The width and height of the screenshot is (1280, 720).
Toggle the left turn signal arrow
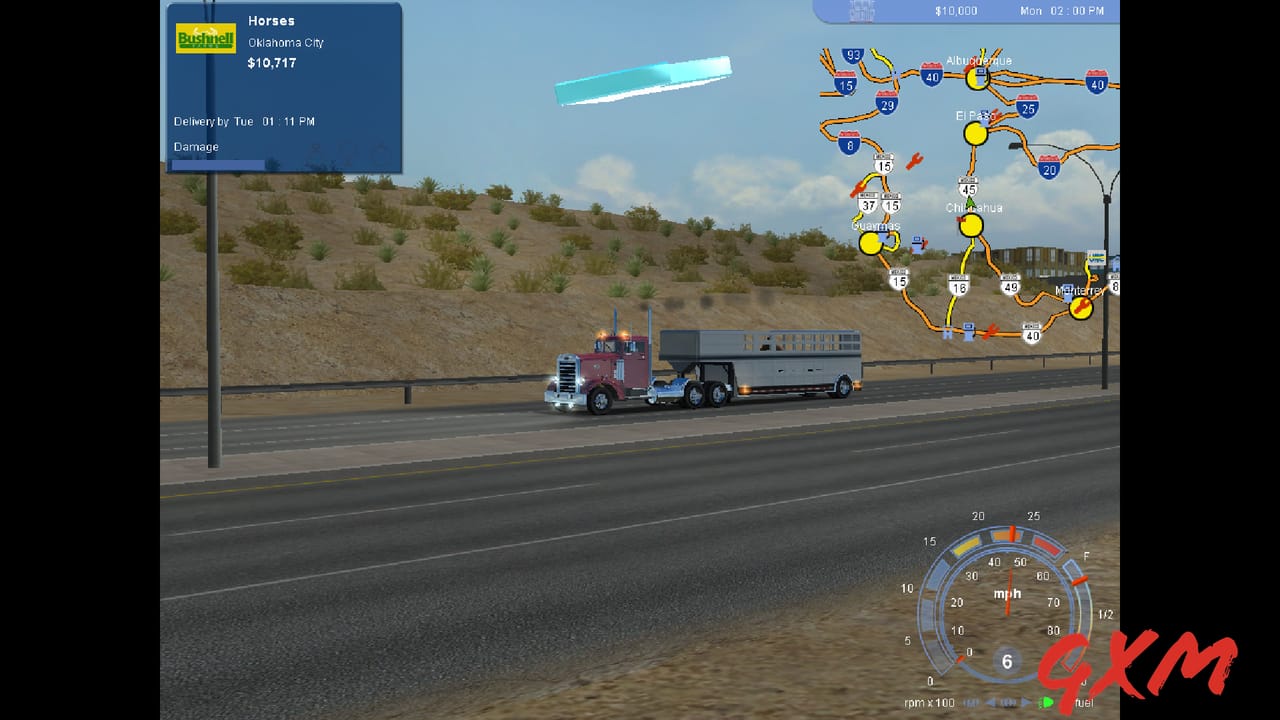pos(990,701)
